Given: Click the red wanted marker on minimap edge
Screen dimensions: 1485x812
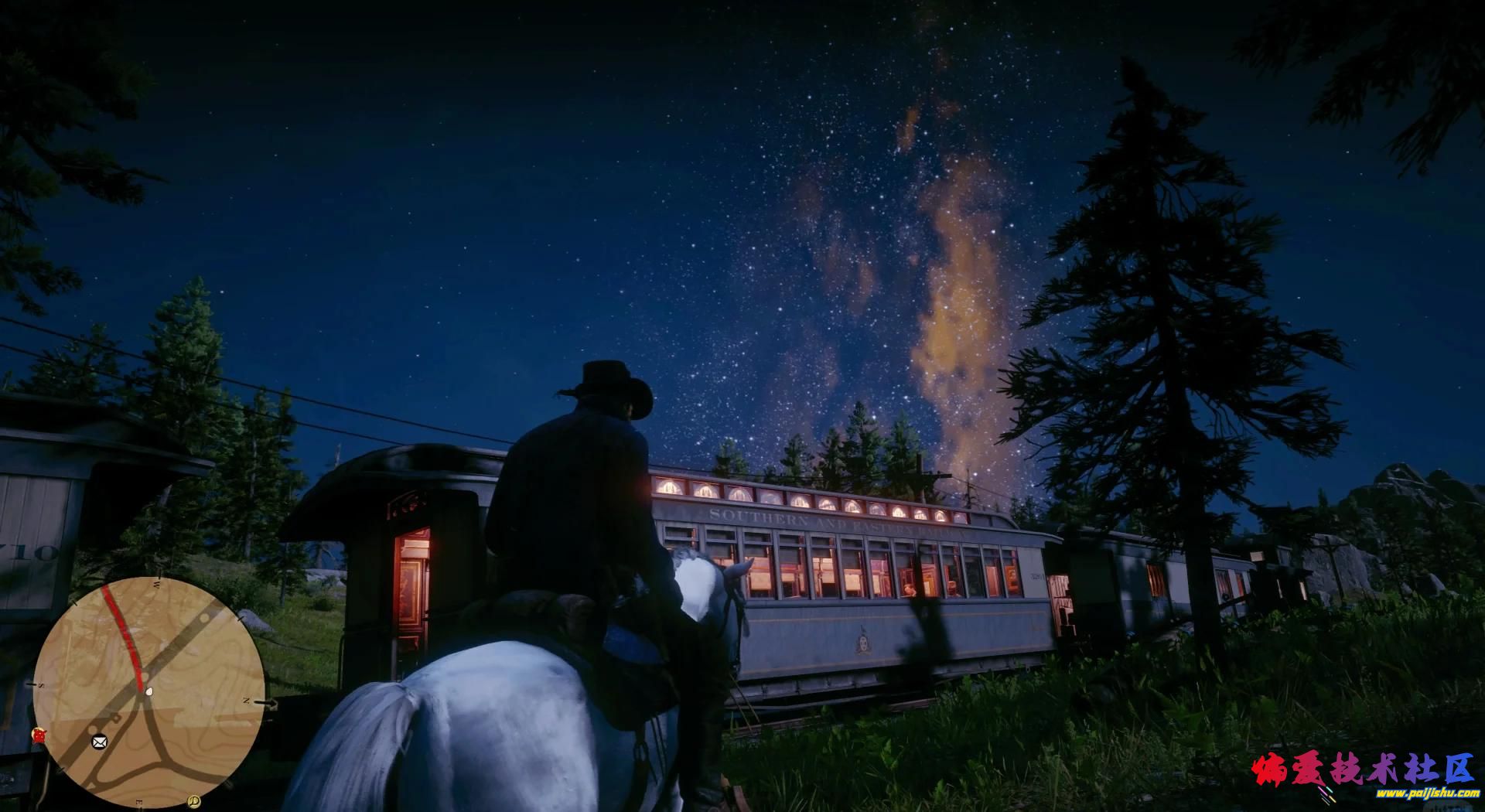Looking at the screenshot, I should (38, 734).
